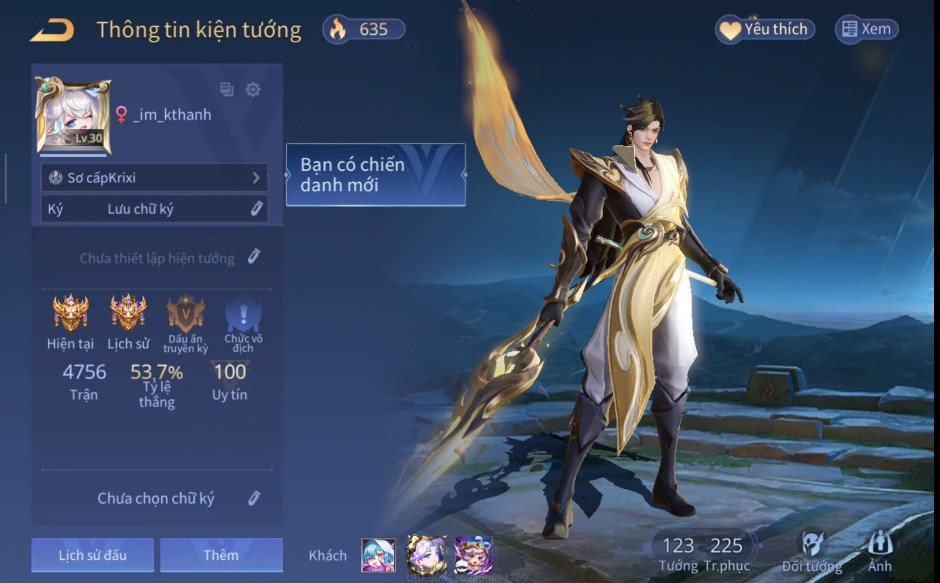Open the Bạn có chiến danh mới notice
This screenshot has height=583, width=940.
pyautogui.click(x=375, y=175)
